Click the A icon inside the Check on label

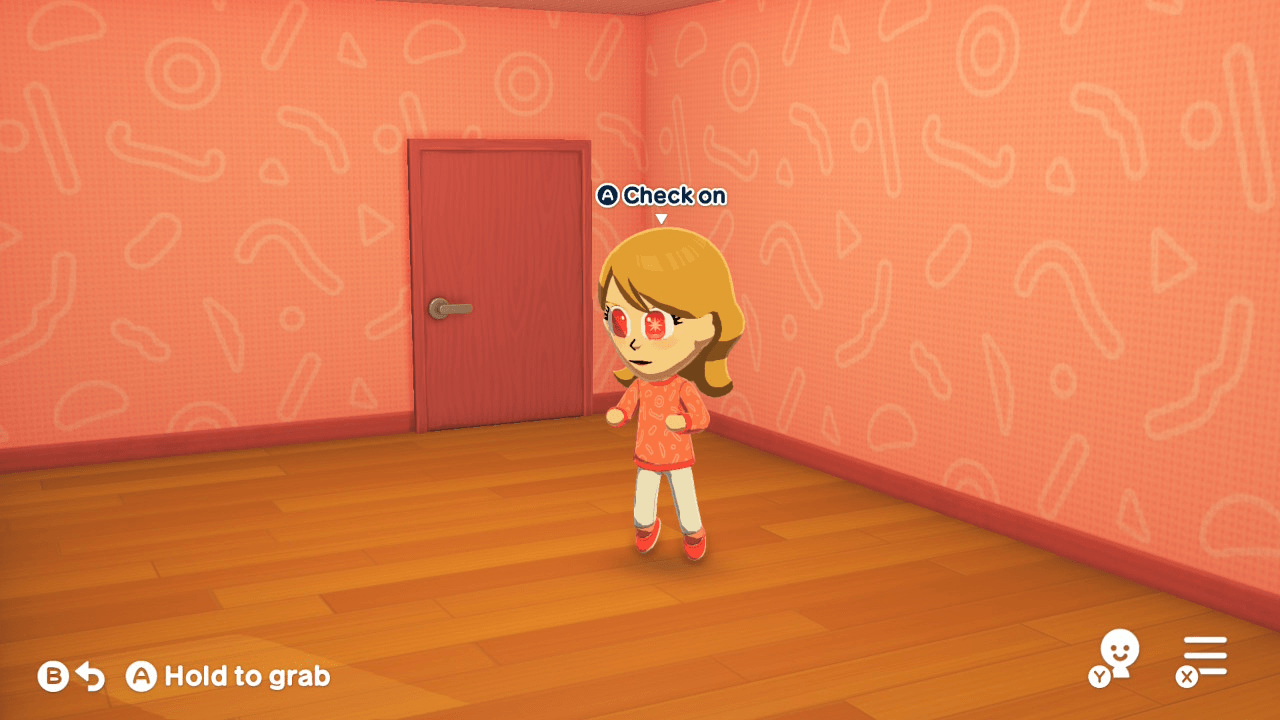click(608, 196)
